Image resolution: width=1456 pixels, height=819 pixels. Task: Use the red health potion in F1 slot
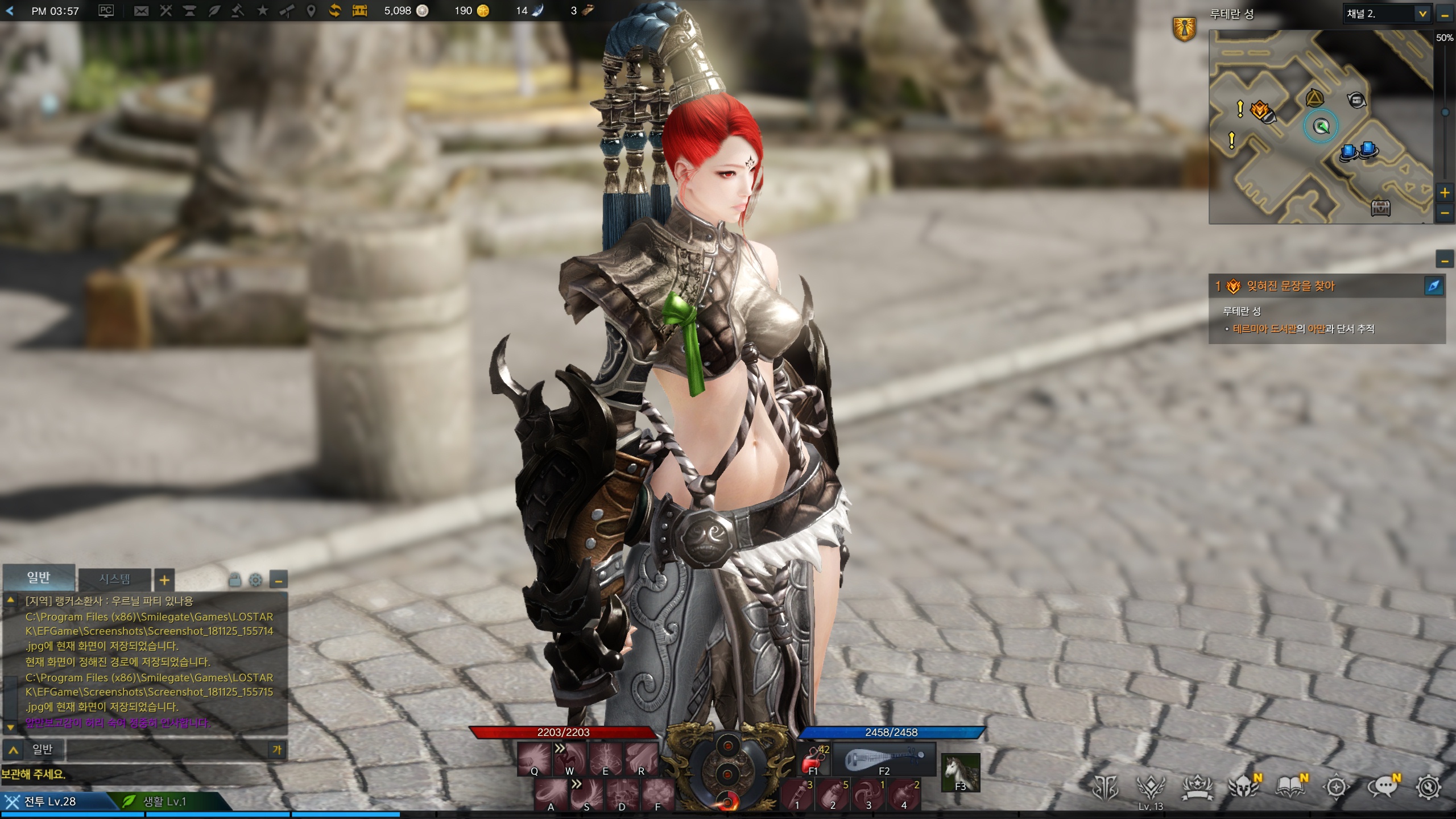814,759
